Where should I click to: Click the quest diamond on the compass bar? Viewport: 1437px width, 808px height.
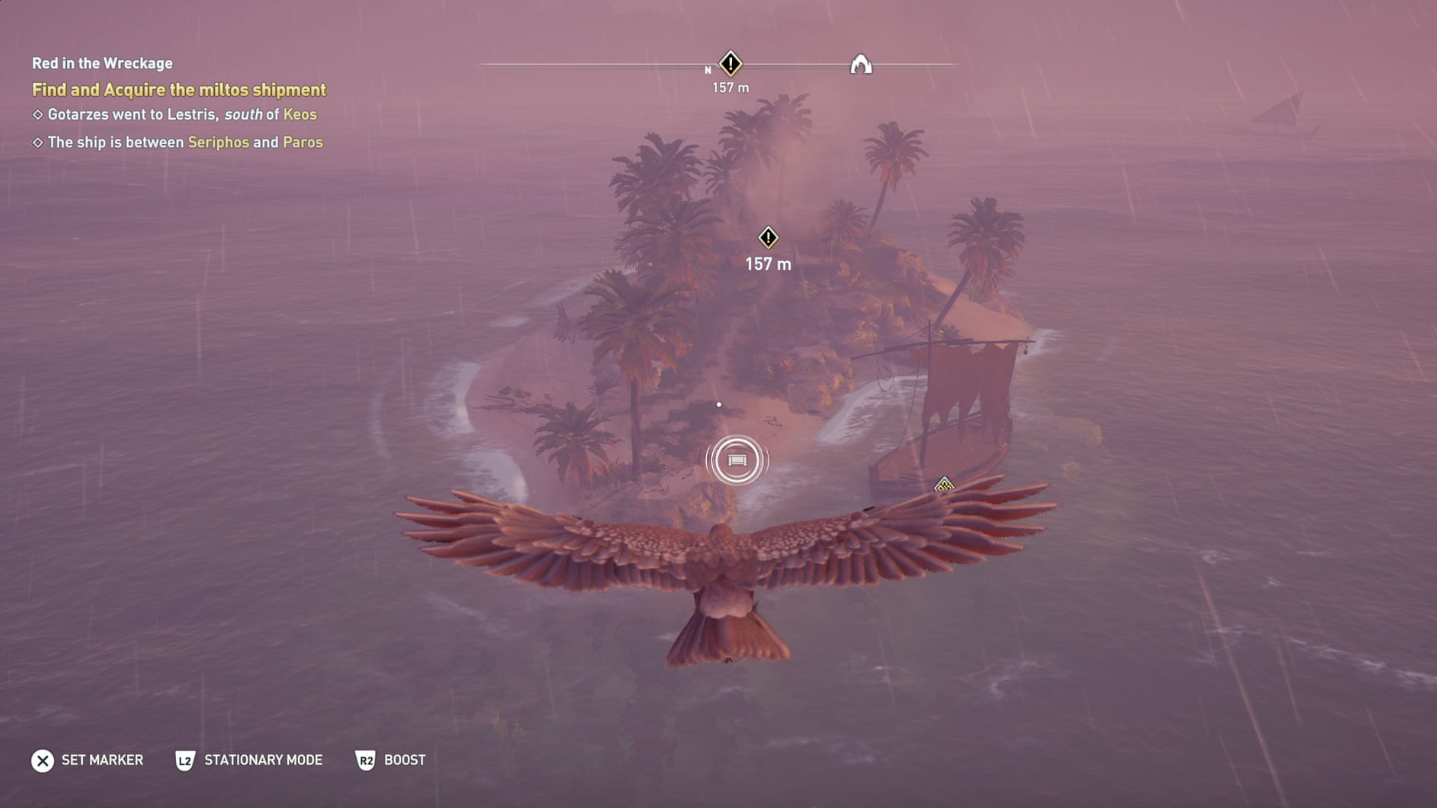click(x=731, y=64)
